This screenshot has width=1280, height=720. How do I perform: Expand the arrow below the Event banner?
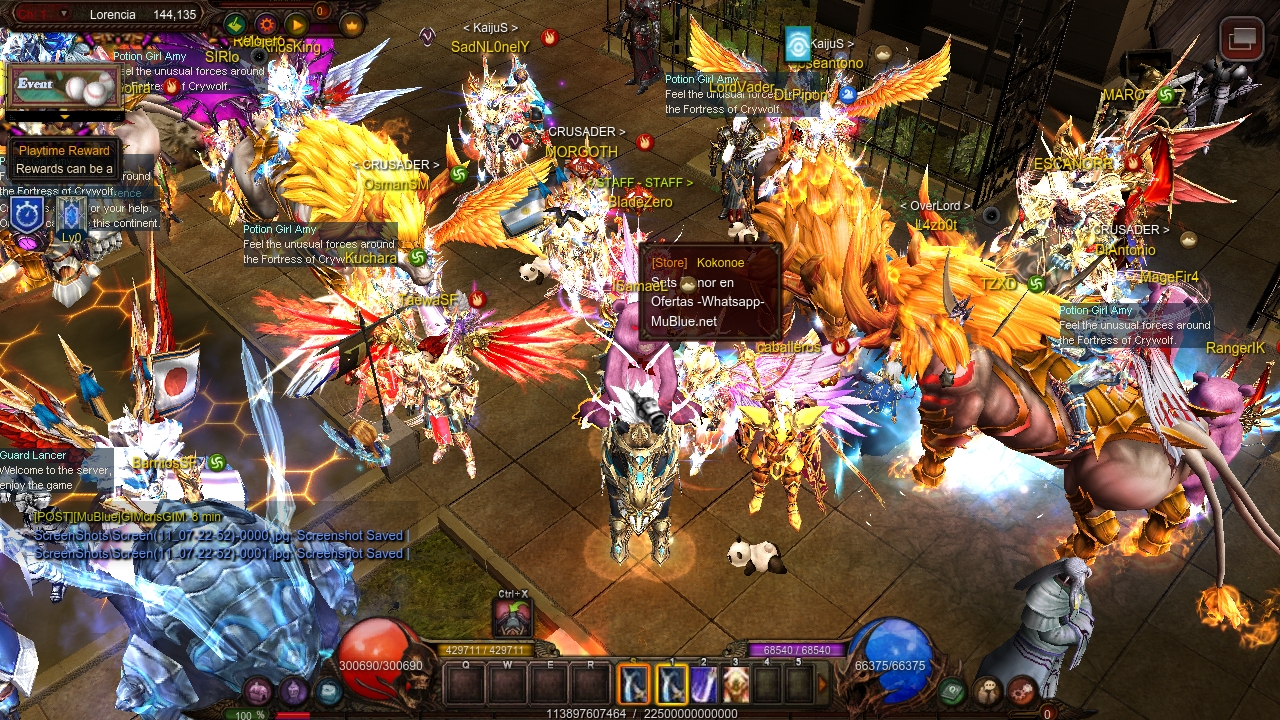pos(65,116)
